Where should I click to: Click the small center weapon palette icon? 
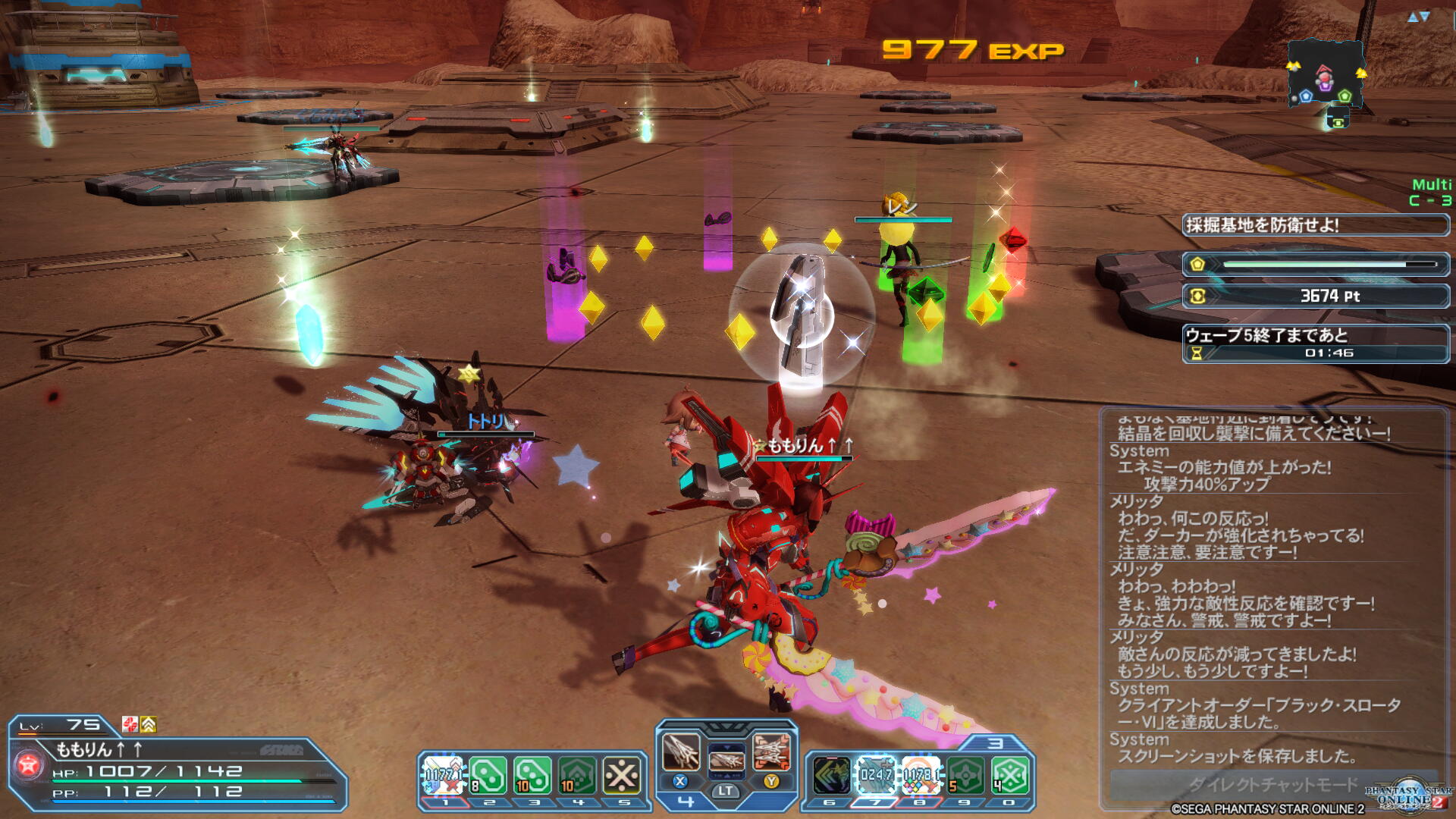pos(726,758)
